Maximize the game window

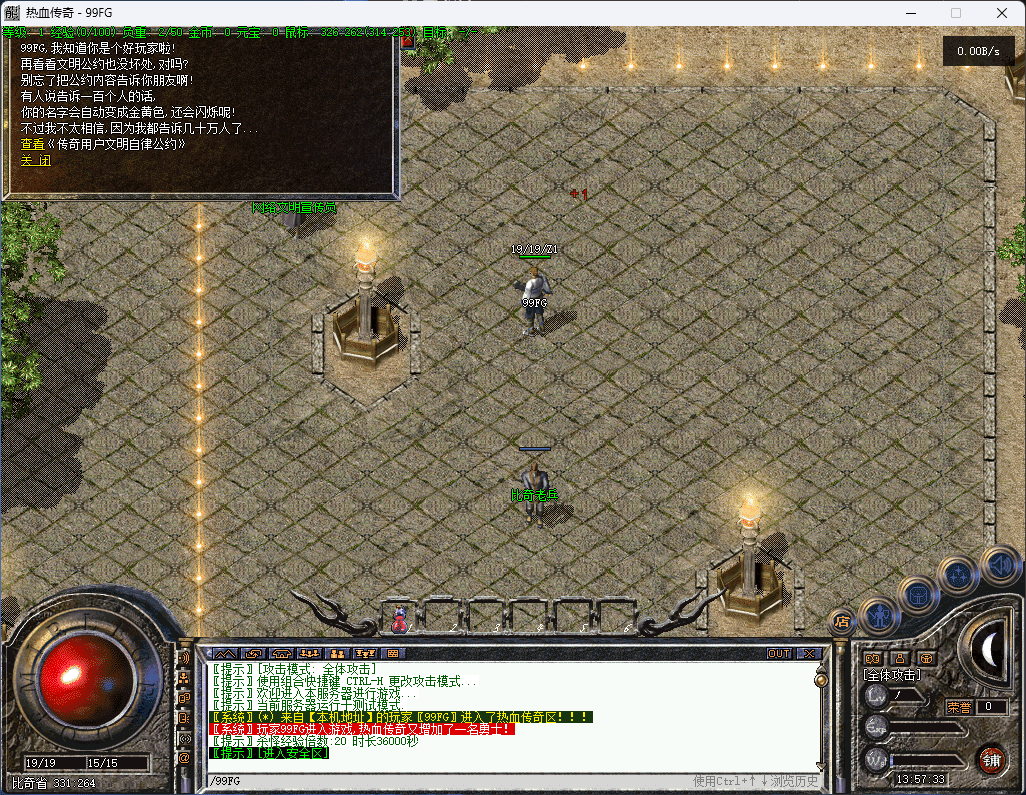tap(955, 13)
